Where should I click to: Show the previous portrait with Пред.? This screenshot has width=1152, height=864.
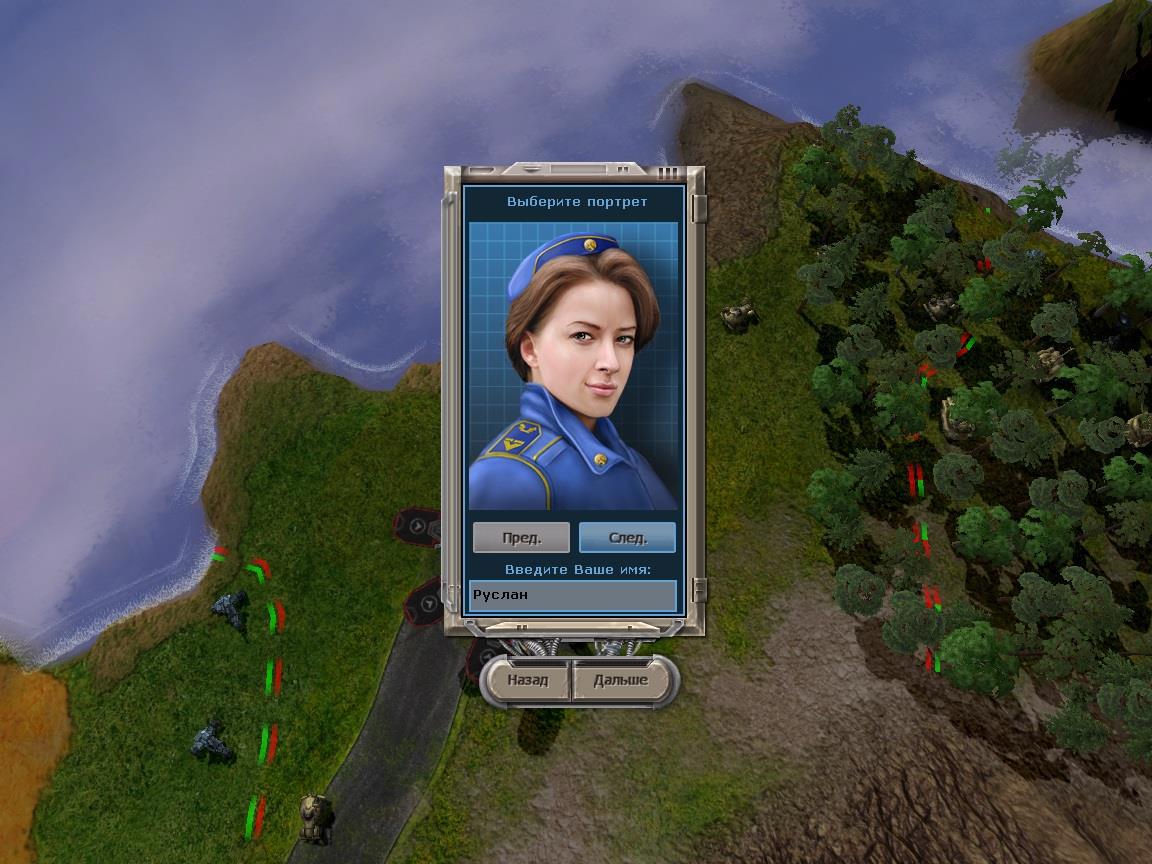[521, 537]
